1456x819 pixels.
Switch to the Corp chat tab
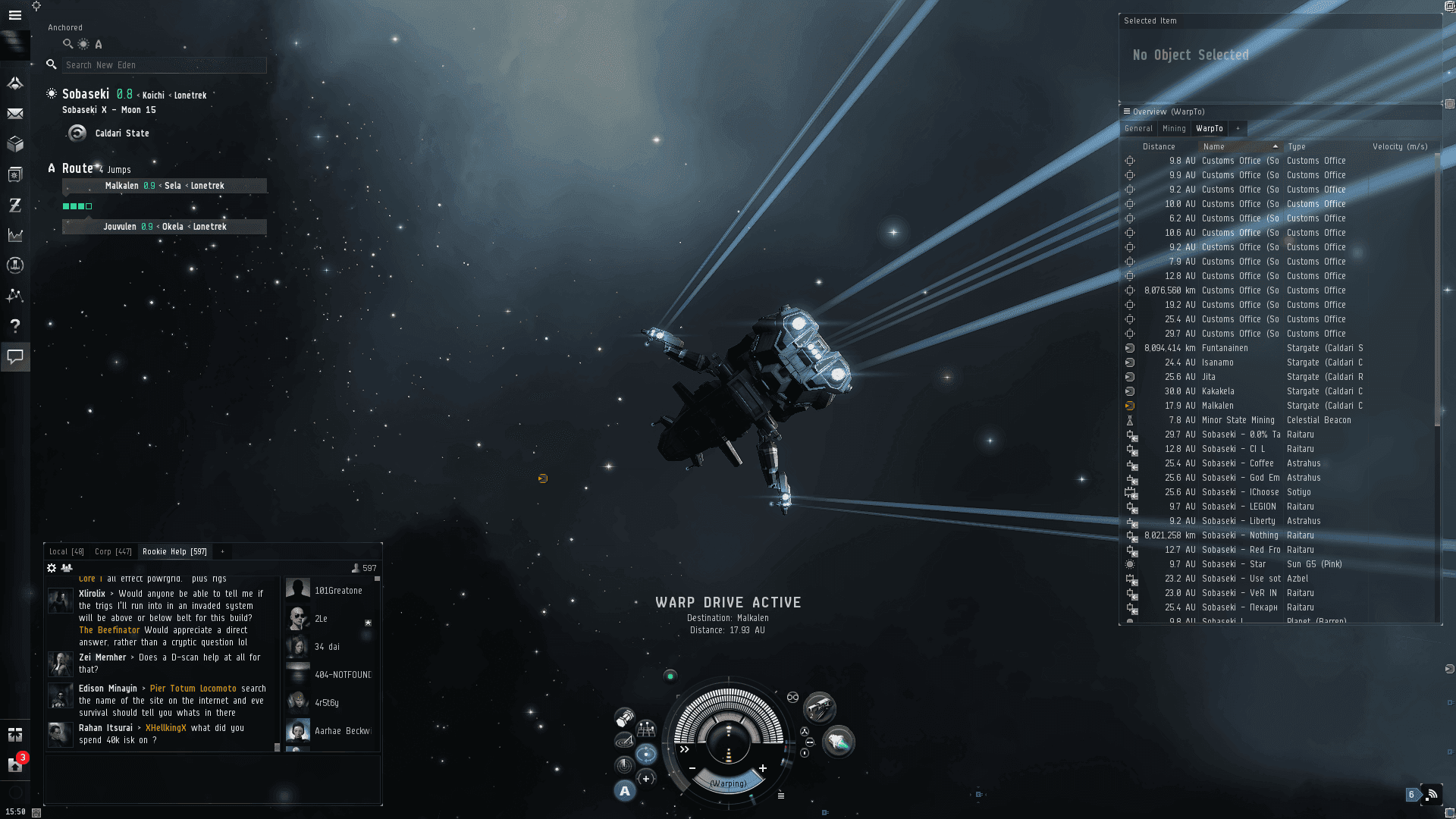[113, 552]
